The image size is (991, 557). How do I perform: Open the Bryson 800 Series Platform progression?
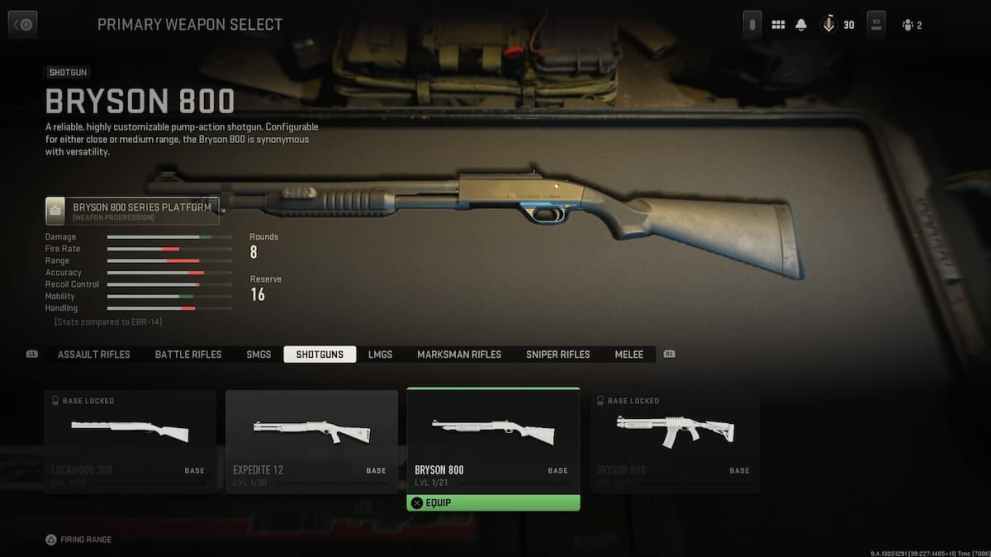(132, 210)
